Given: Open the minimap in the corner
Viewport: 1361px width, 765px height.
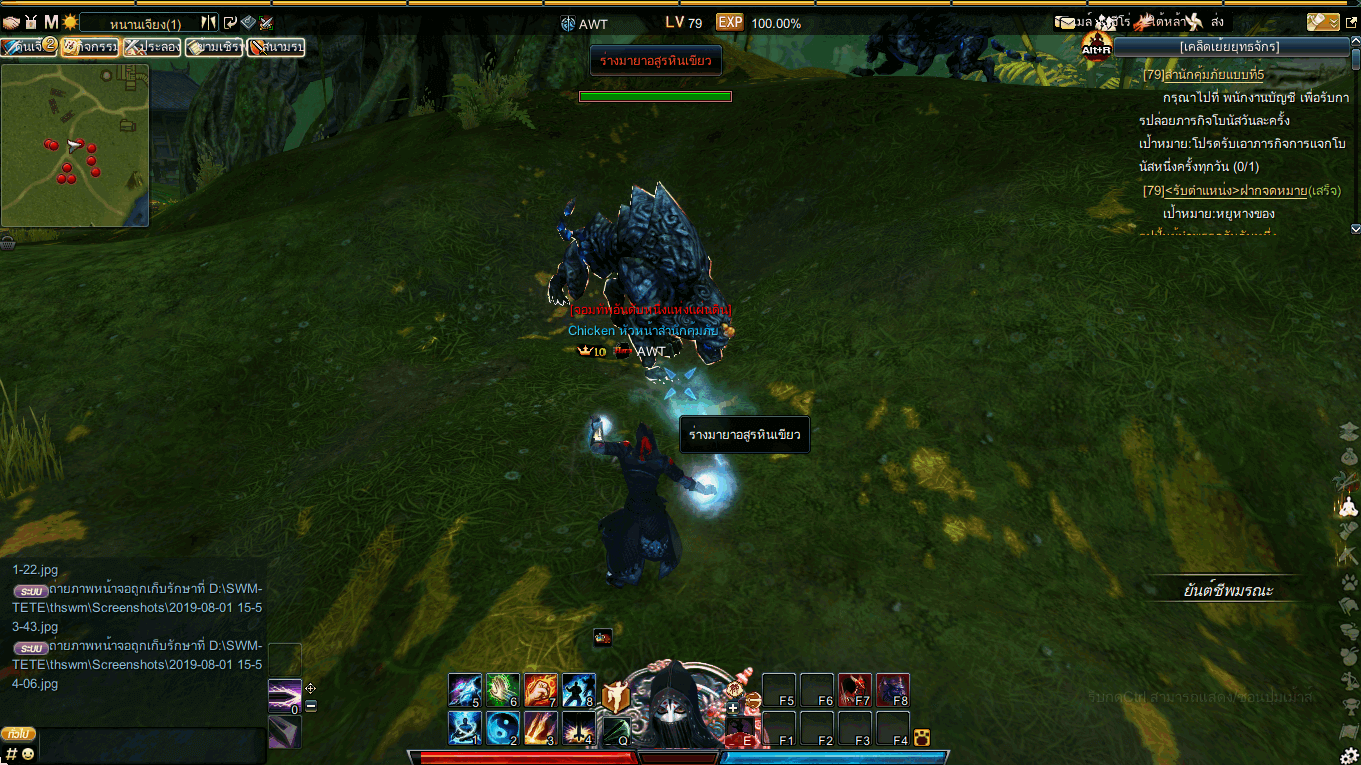Looking at the screenshot, I should point(75,145).
